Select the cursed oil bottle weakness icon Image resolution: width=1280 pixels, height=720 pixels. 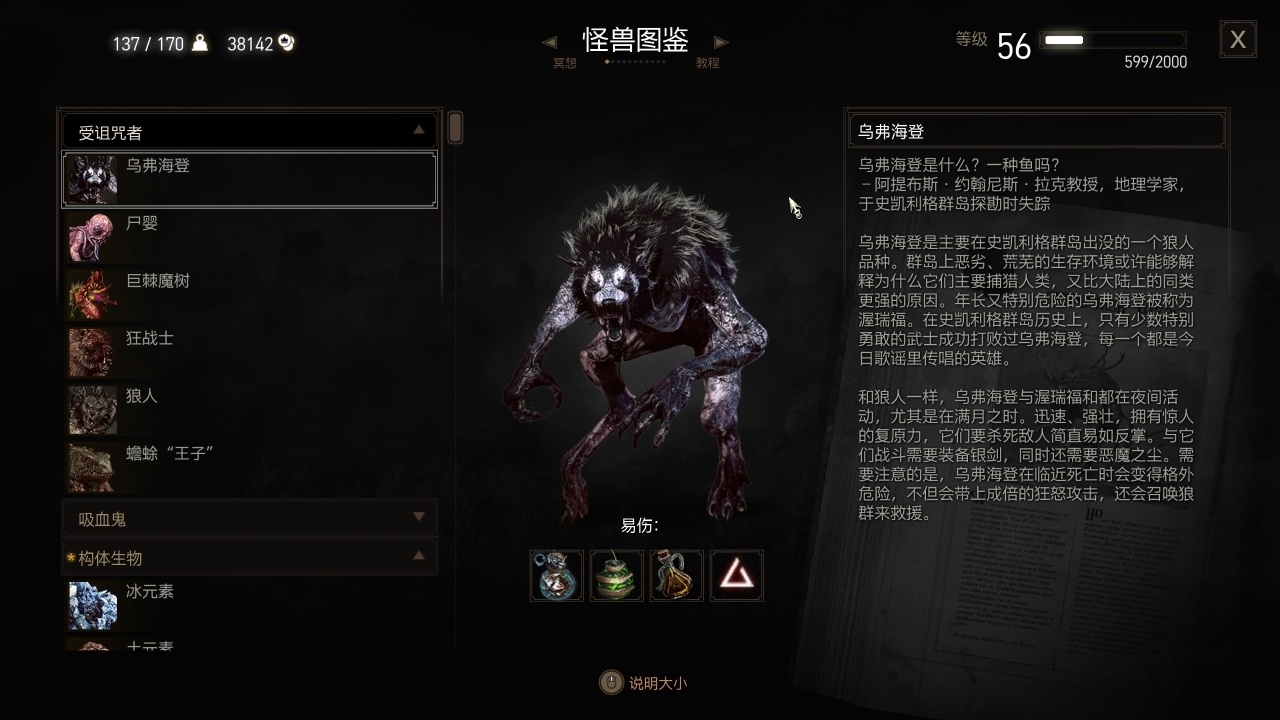[676, 575]
